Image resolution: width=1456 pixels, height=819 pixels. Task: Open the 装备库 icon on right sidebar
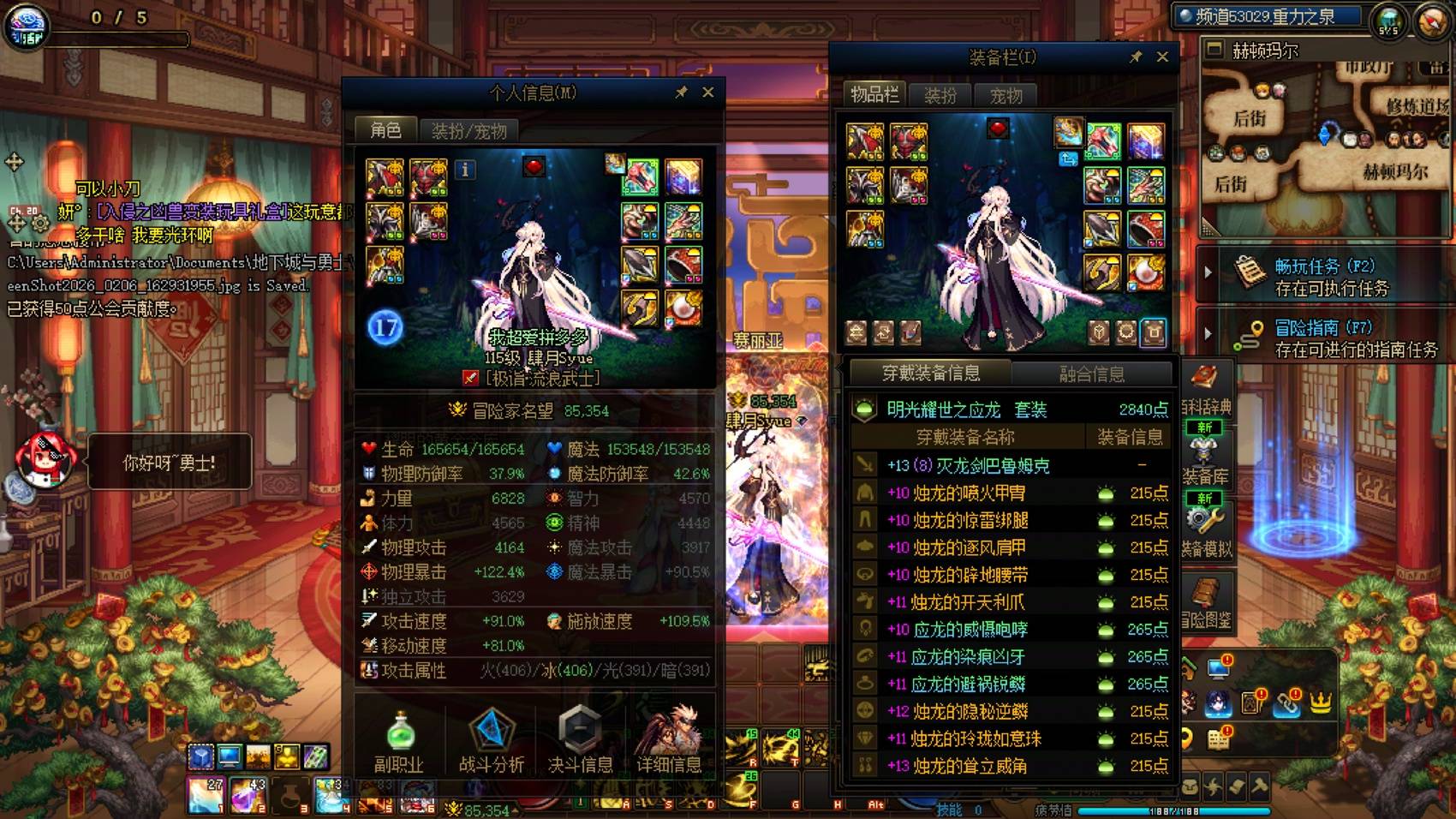click(1206, 450)
